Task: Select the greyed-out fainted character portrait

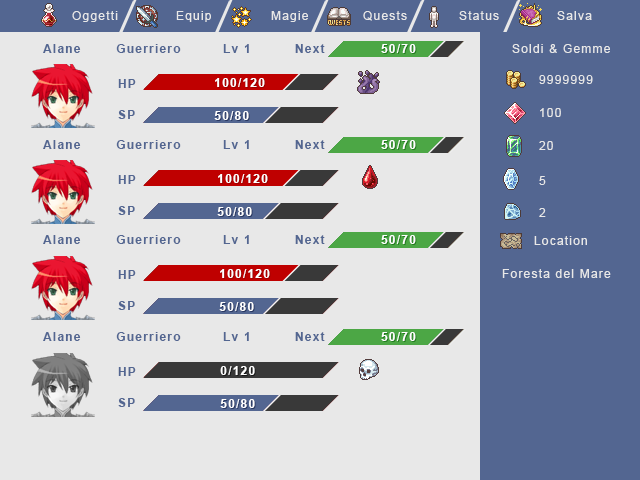Action: coord(62,385)
